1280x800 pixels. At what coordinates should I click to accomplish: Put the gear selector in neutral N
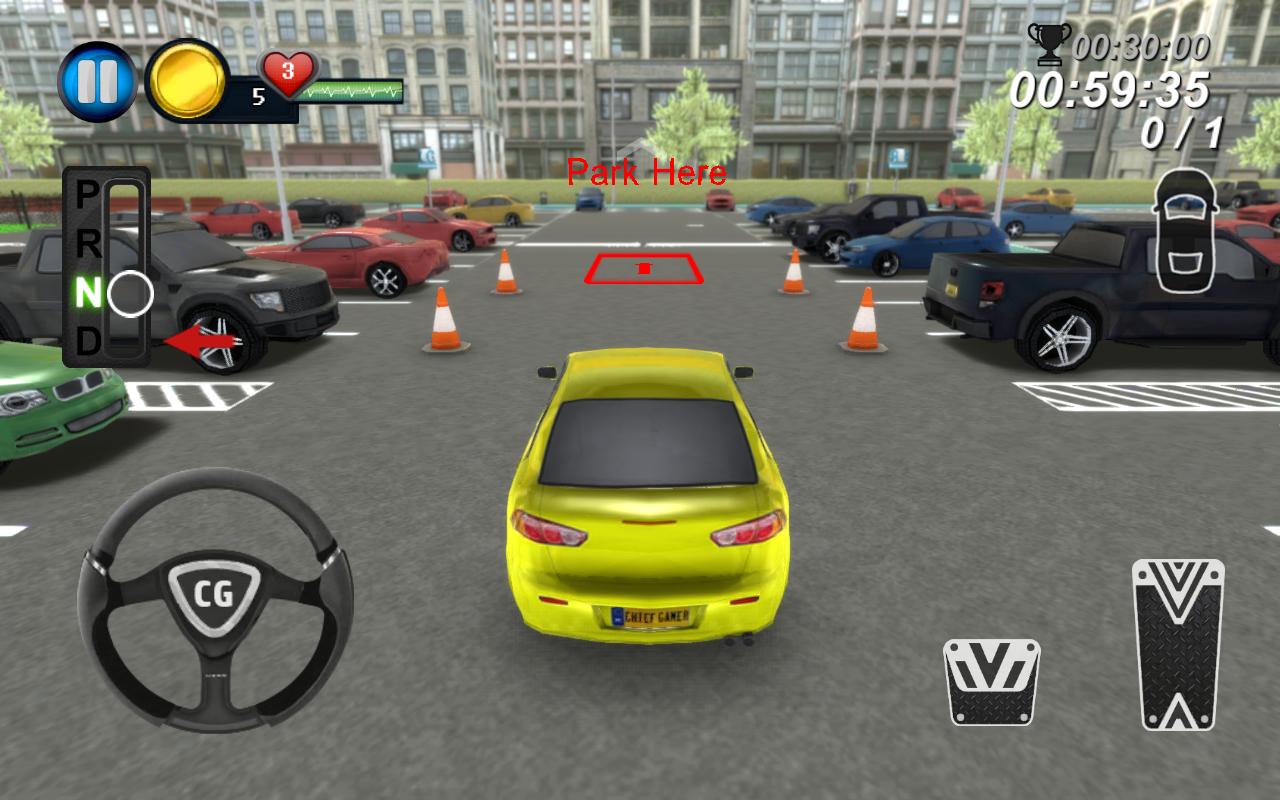click(x=89, y=293)
